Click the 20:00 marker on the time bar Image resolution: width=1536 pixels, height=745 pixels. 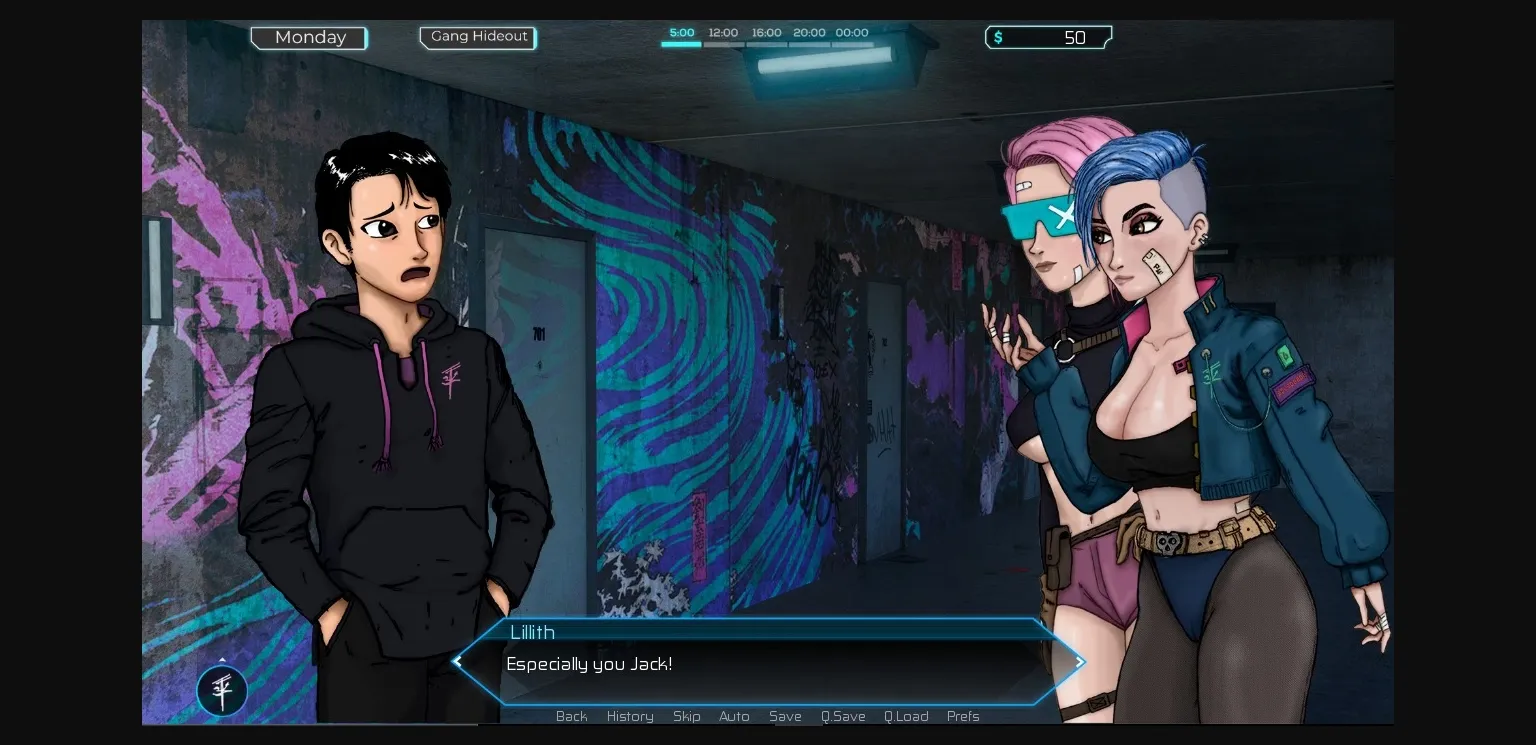pyautogui.click(x=808, y=32)
